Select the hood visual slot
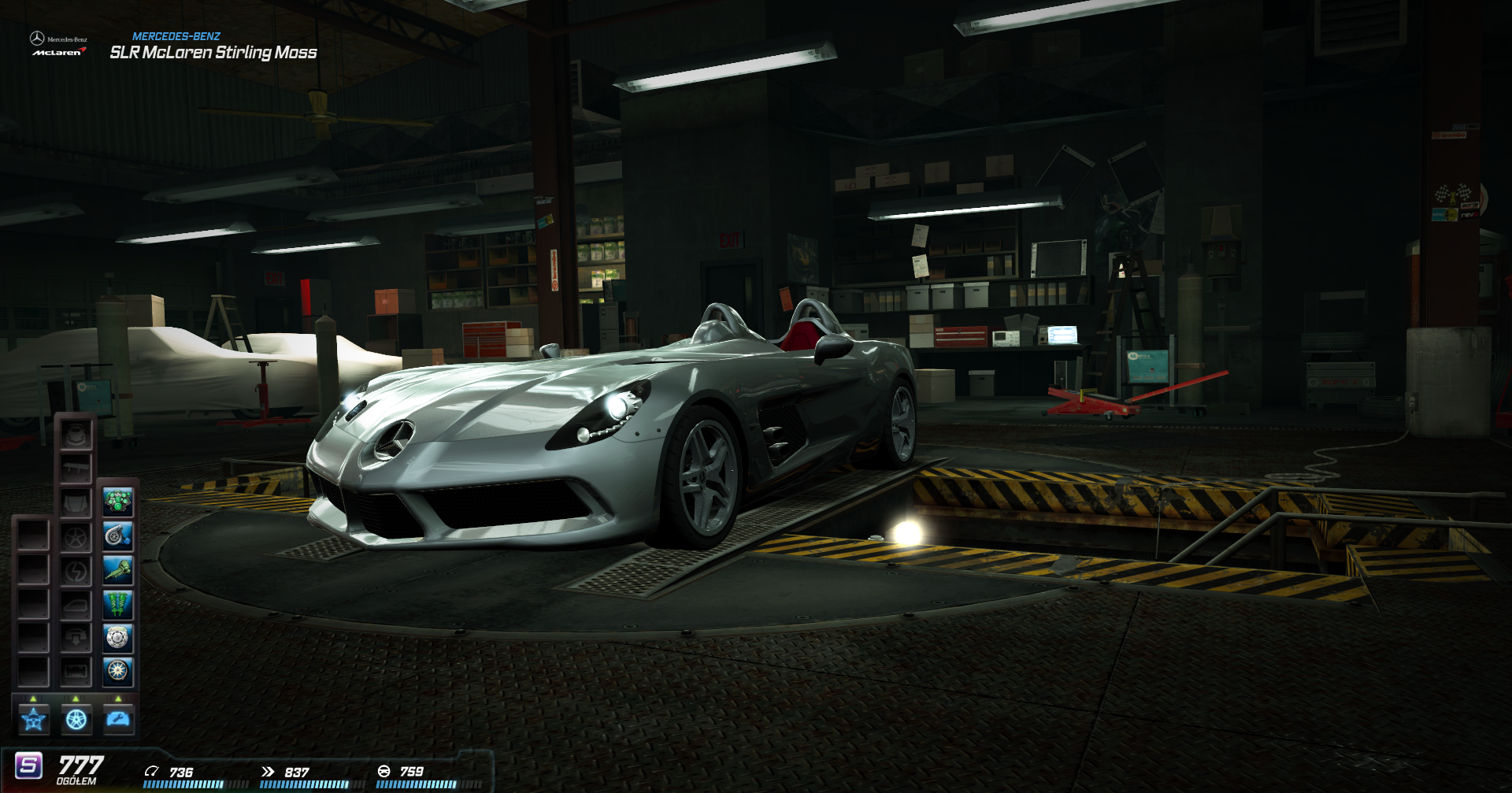1512x793 pixels. coord(76,502)
